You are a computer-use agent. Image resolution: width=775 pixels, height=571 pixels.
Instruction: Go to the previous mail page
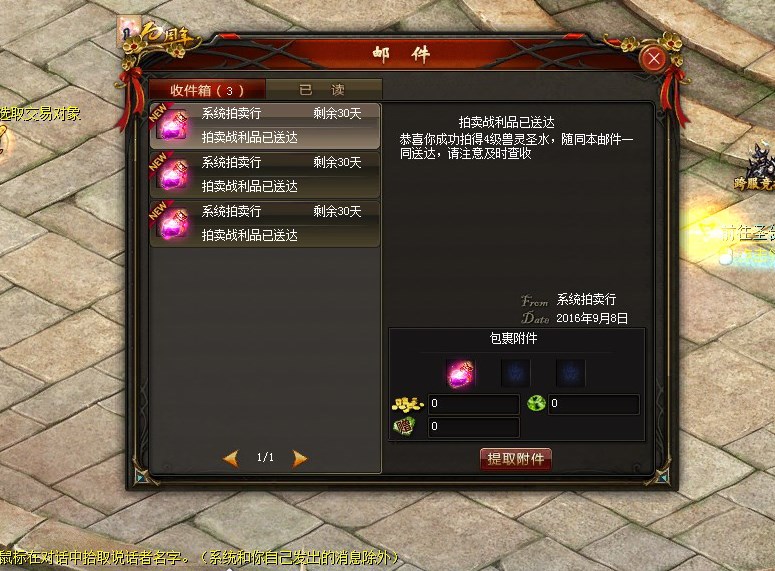[x=231, y=458]
